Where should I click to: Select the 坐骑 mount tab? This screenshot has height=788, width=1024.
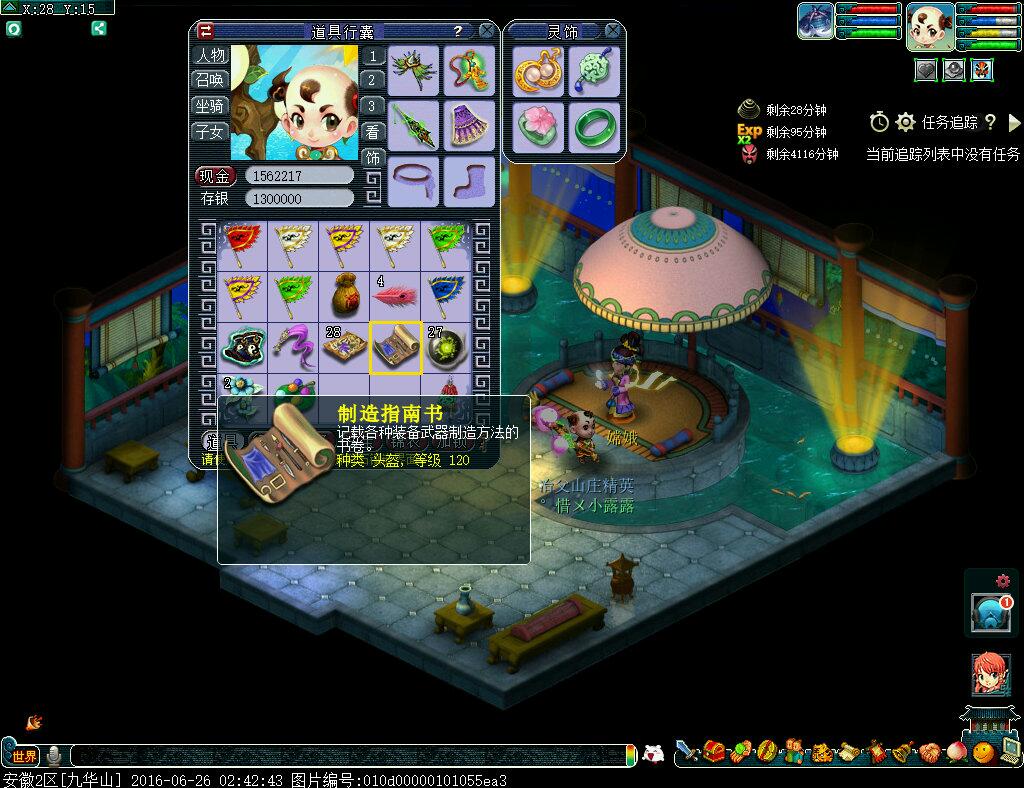pos(210,106)
